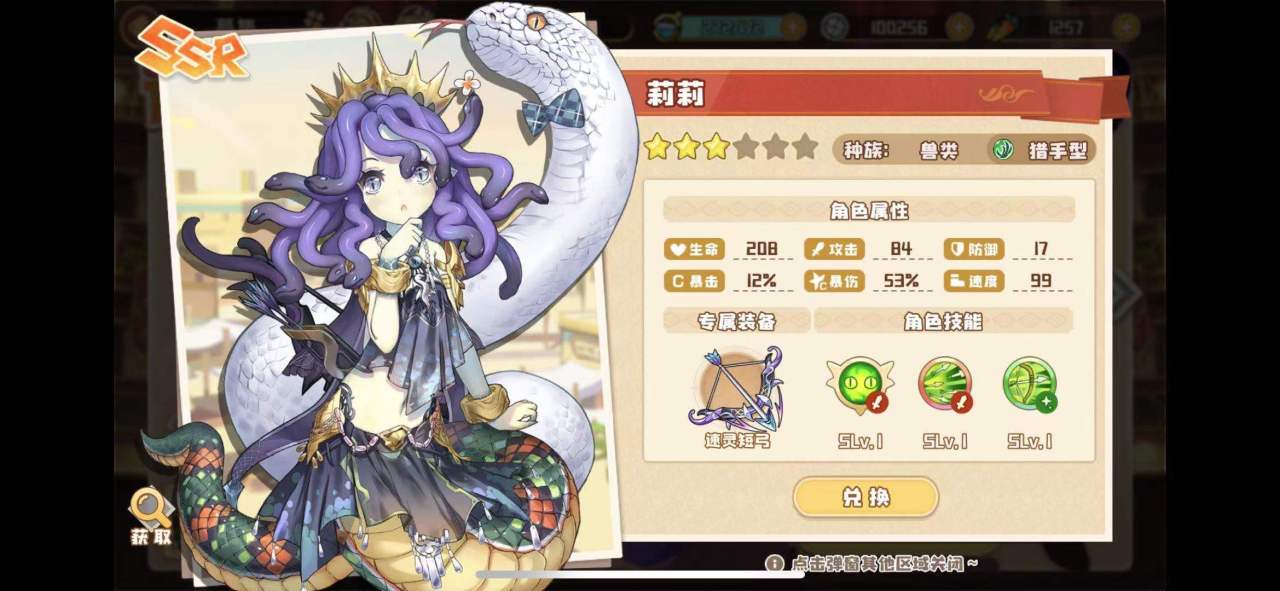
Task: Tap the 兑换 exchange button
Action: (865, 497)
